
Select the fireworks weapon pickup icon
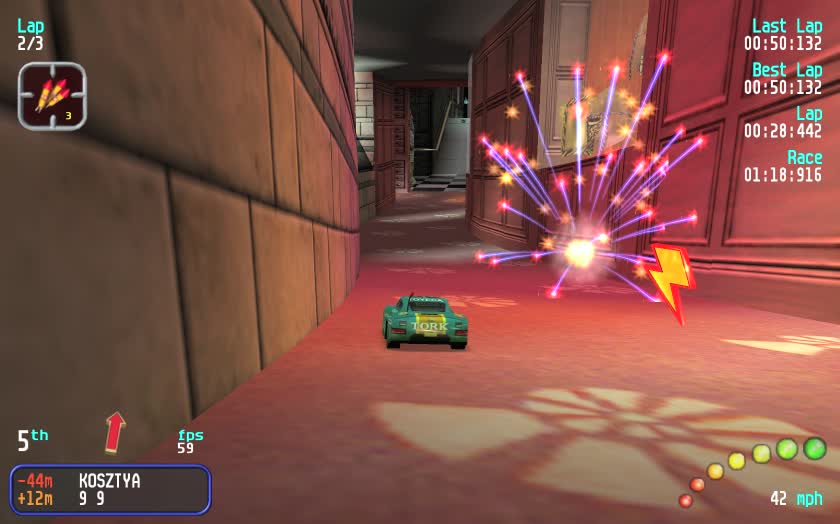tap(52, 96)
